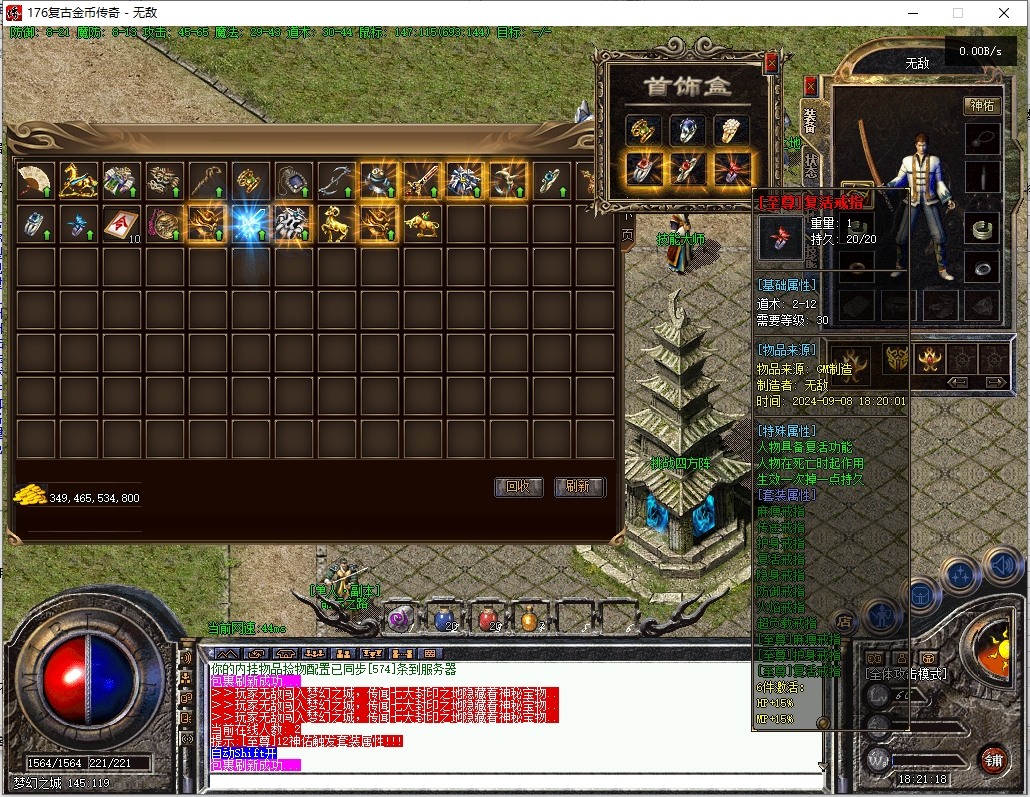
Task: Select the glowing blue star item
Action: (x=250, y=224)
